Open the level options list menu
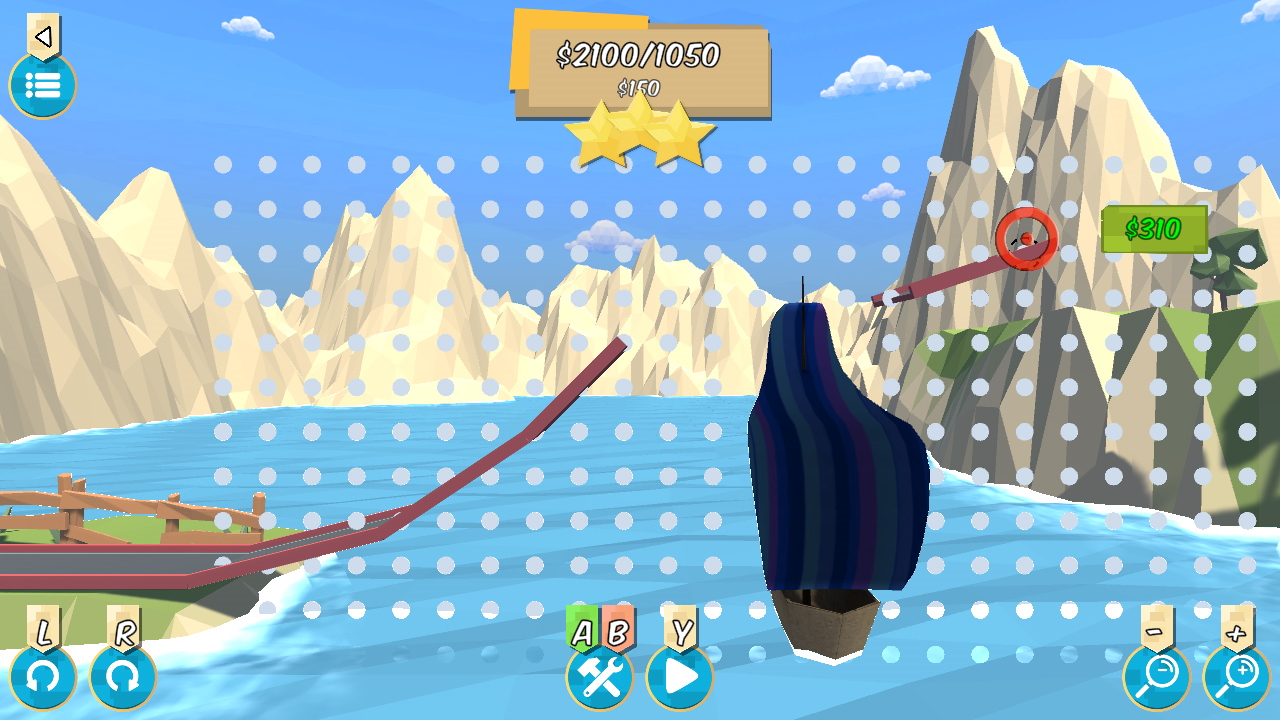1280x720 pixels. coord(42,86)
